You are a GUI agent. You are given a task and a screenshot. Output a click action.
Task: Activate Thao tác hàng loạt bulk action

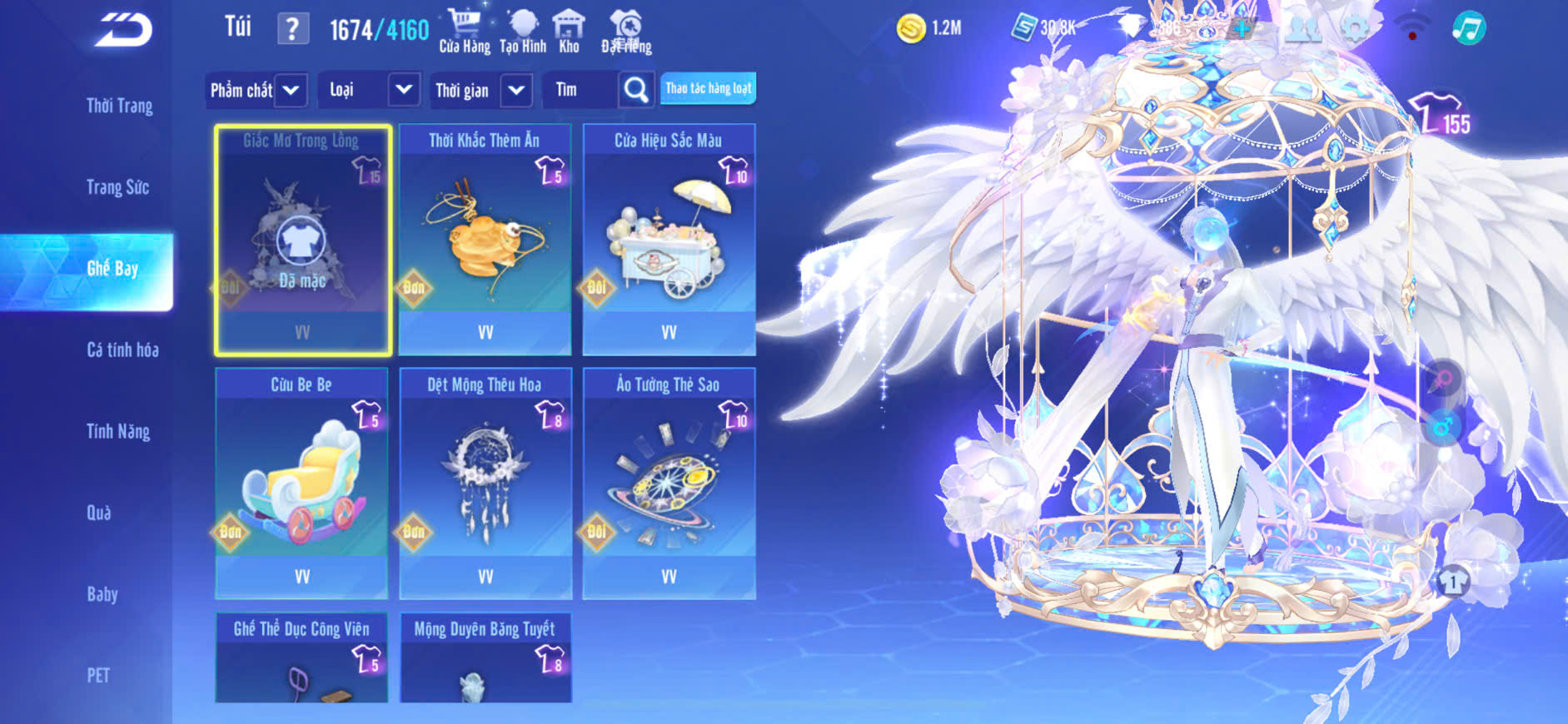coord(708,88)
